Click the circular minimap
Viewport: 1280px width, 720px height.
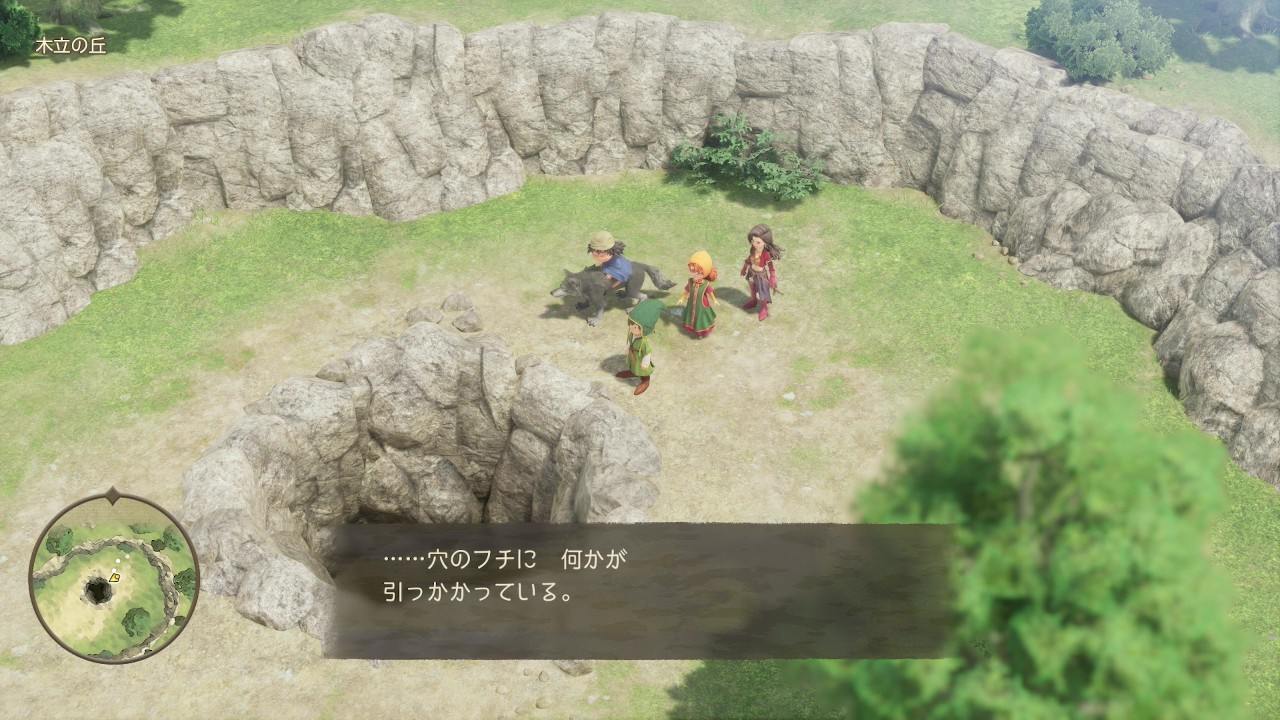point(113,579)
